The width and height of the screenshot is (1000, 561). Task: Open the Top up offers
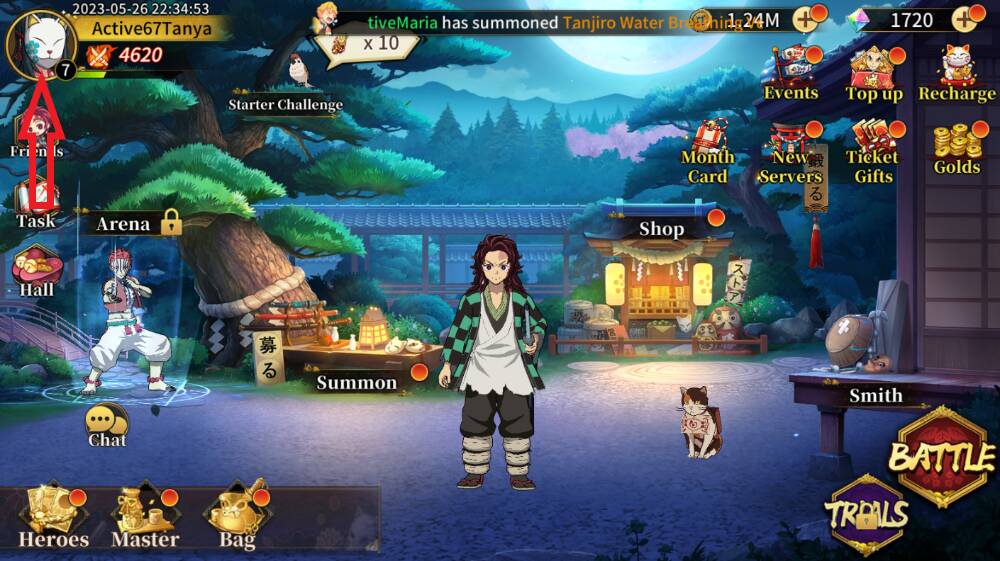coord(874,77)
